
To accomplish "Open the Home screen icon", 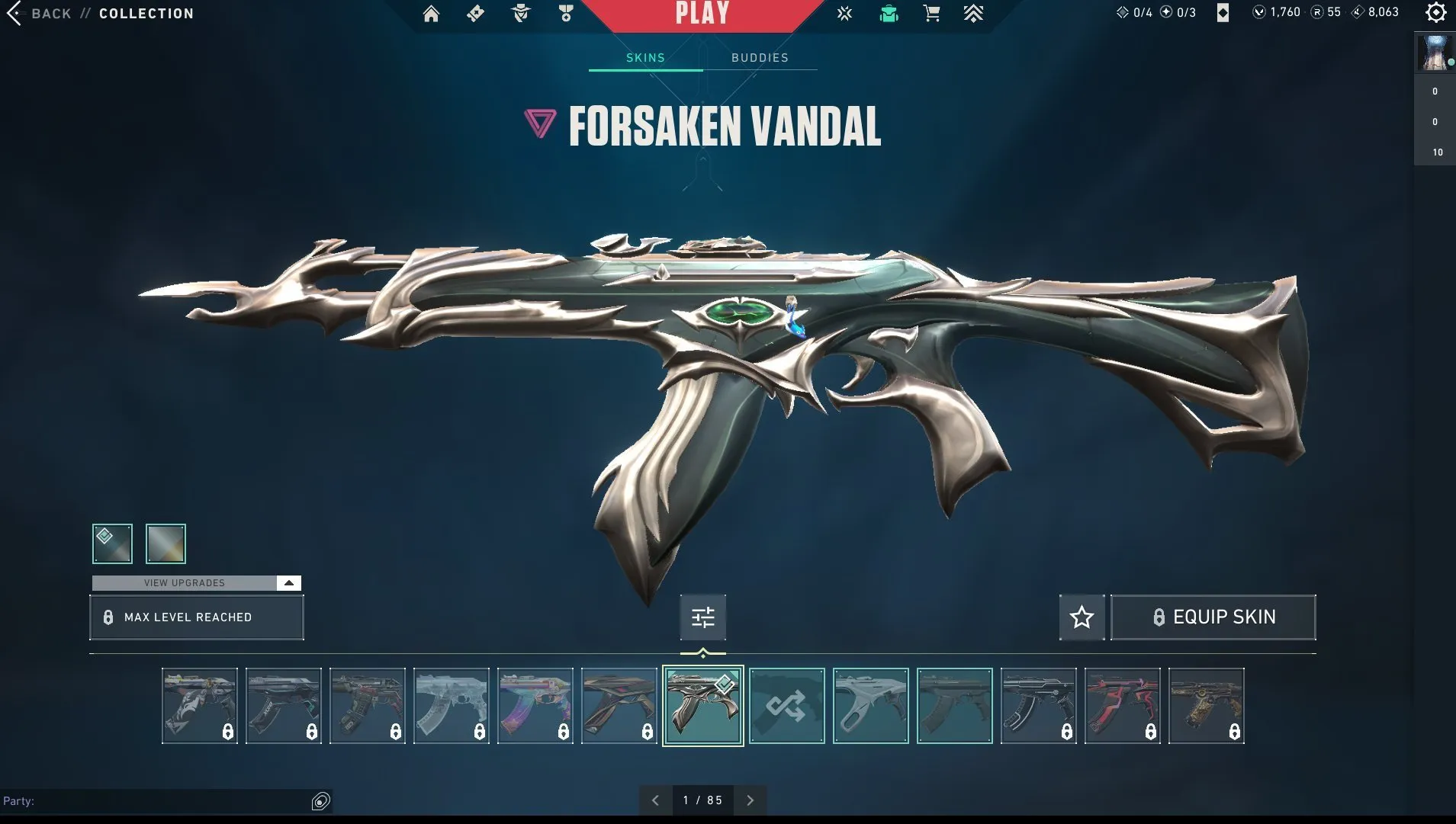I will click(x=431, y=13).
